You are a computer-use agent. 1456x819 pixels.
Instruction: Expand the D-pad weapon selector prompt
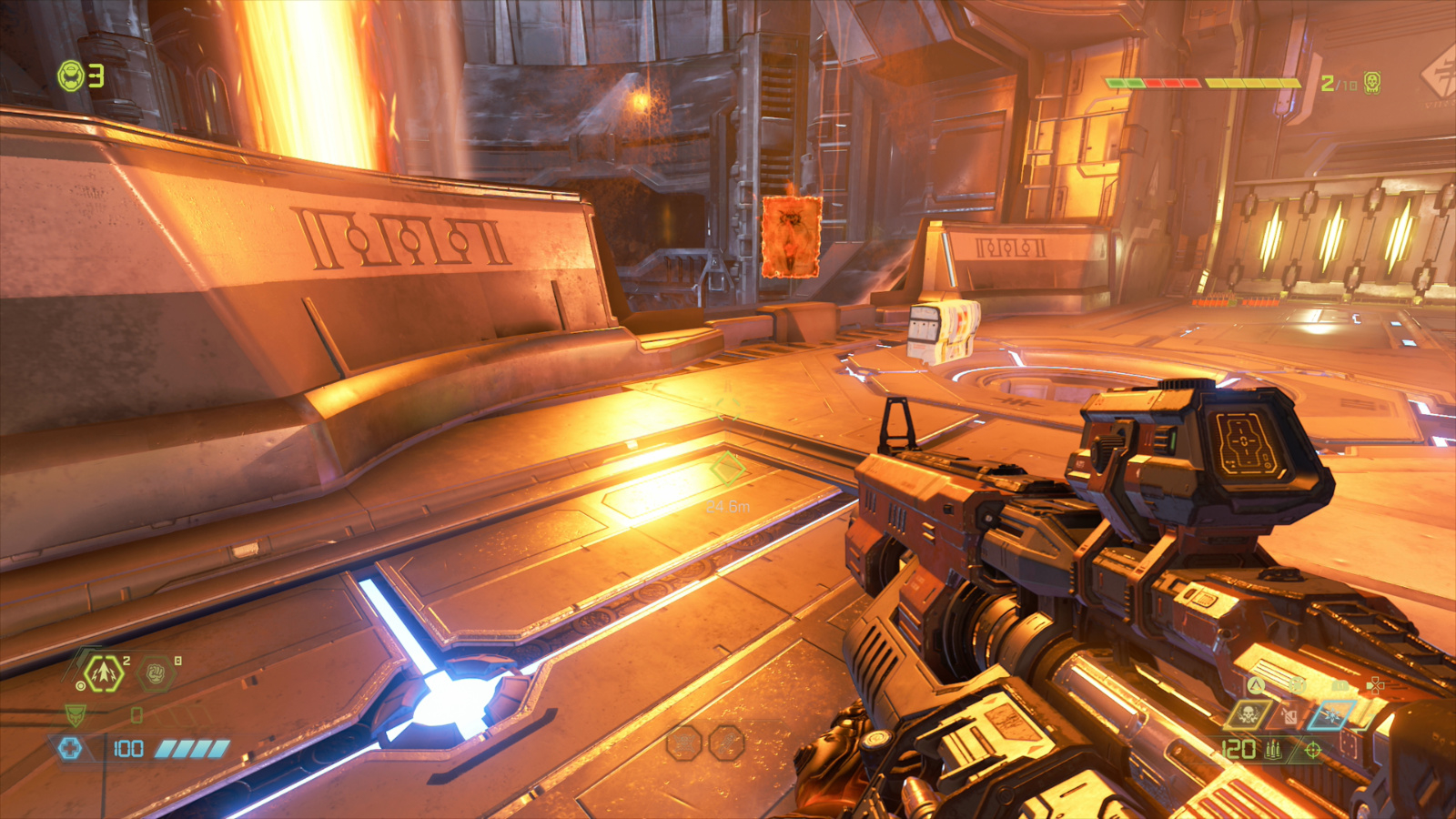pos(1376,685)
